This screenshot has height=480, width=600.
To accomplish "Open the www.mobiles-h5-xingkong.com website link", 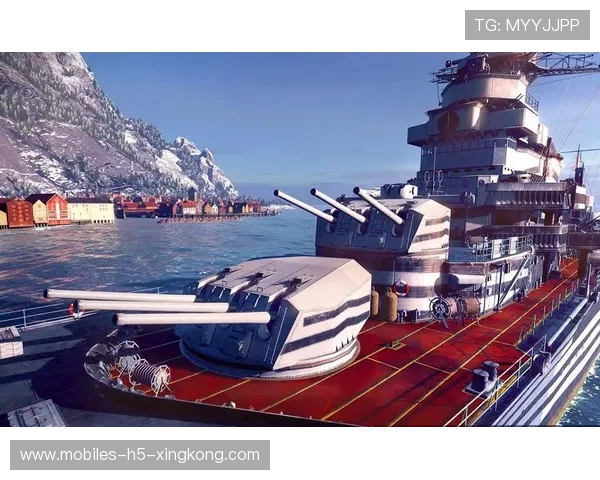I will pos(140,455).
